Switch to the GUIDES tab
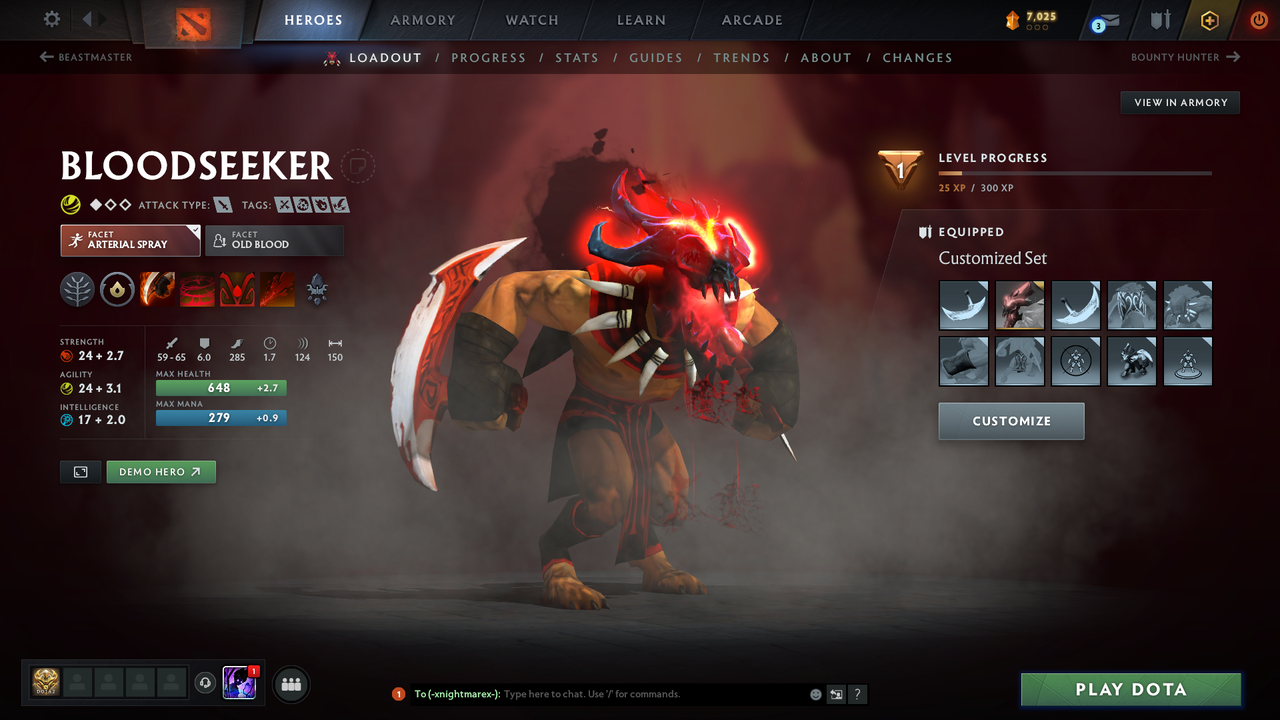The image size is (1280, 720). point(656,58)
